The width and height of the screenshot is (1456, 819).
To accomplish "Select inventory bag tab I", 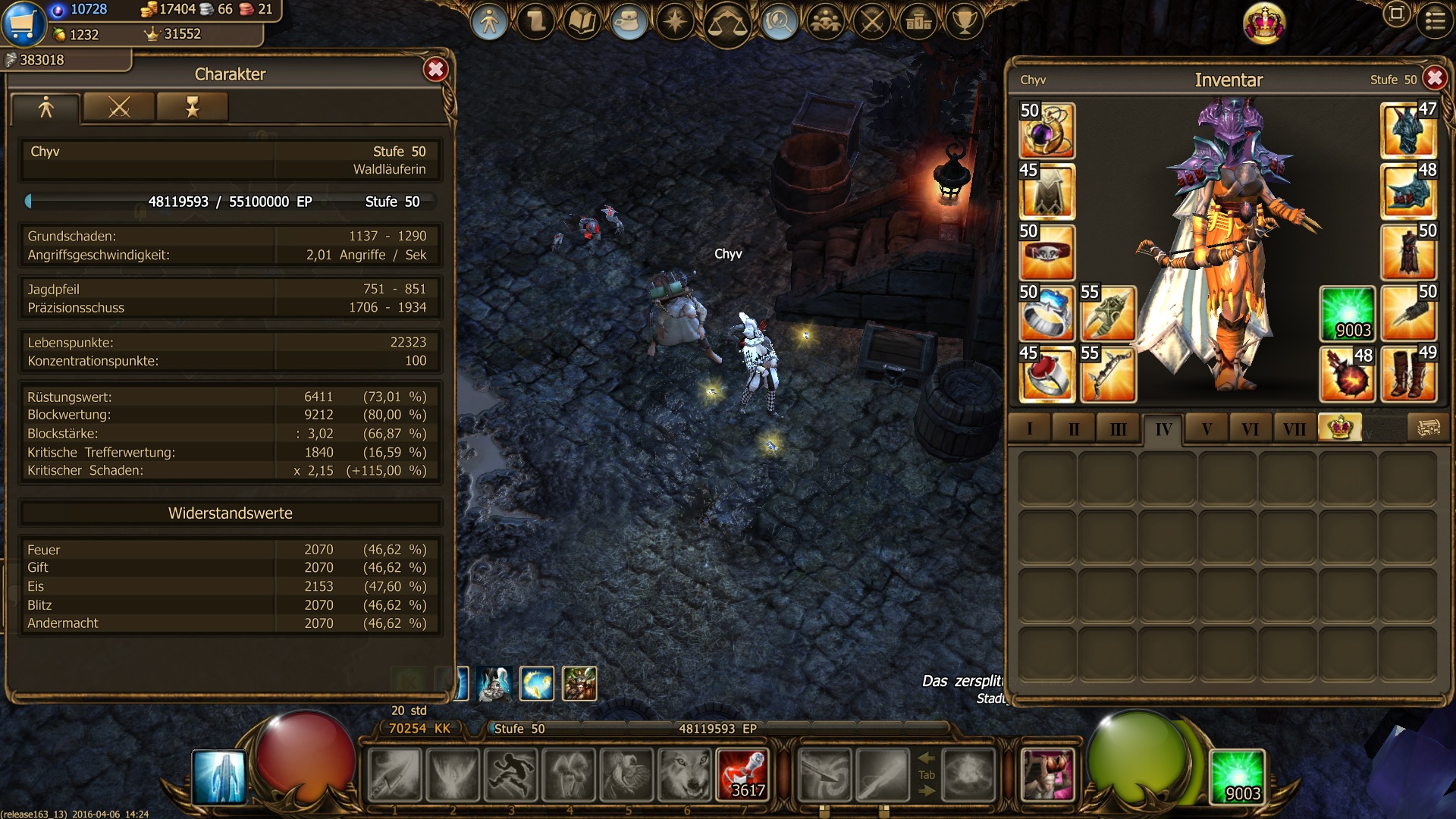I will [1029, 429].
